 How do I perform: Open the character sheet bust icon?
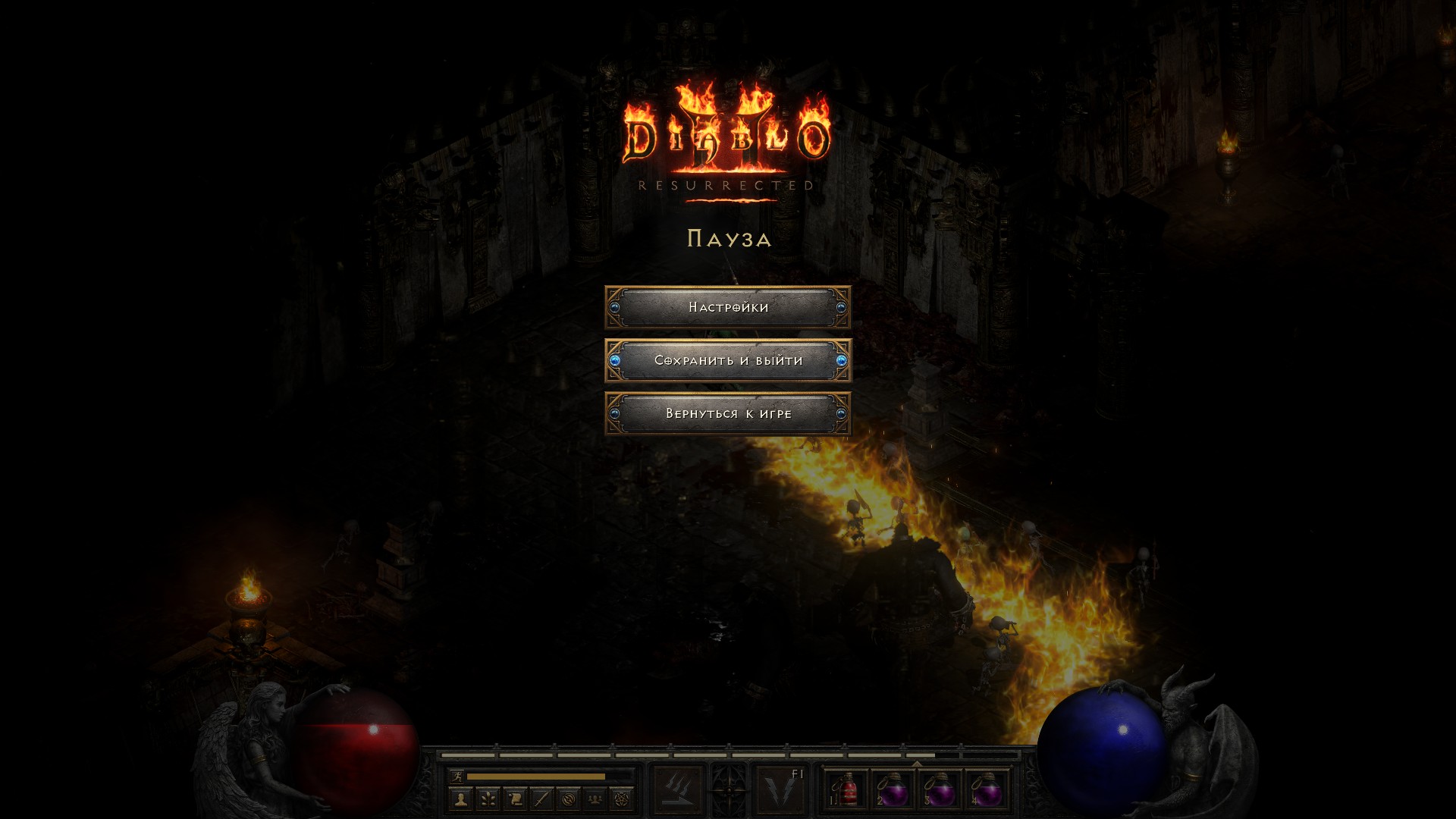460,799
